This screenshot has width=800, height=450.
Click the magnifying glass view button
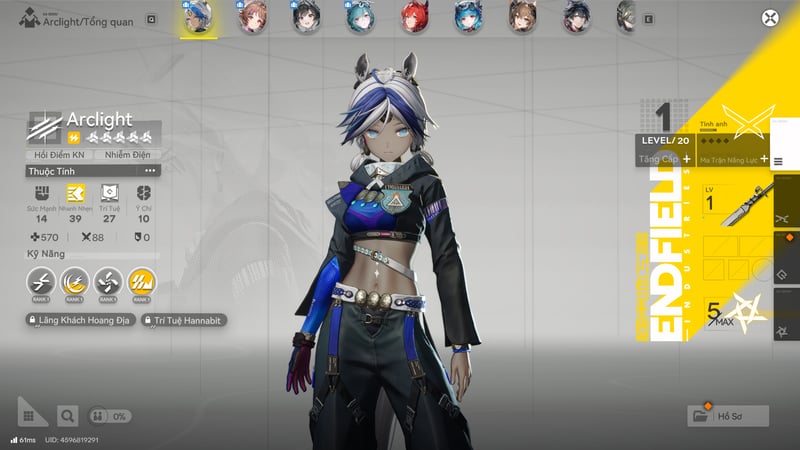(67, 415)
